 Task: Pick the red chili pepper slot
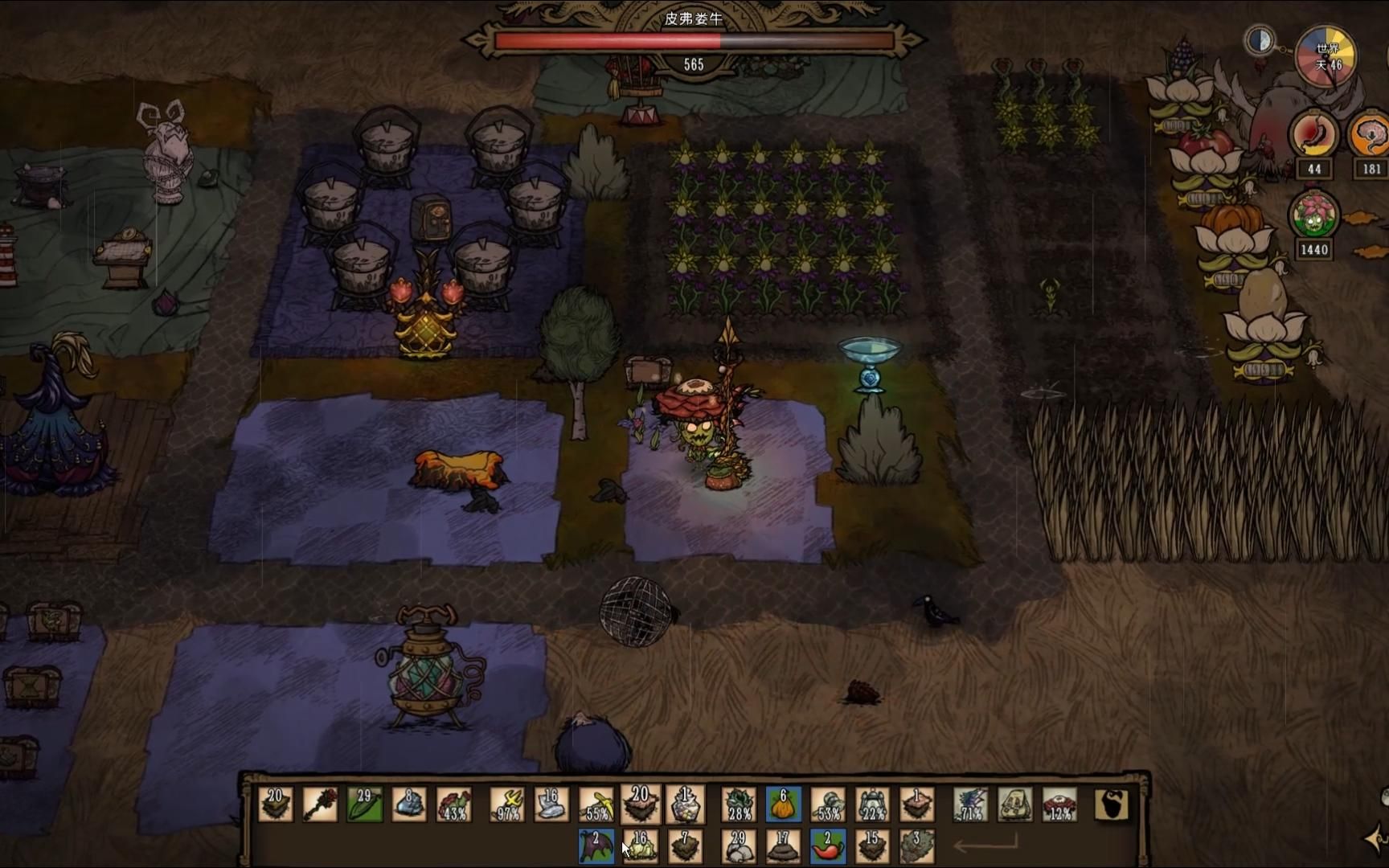pos(827,846)
